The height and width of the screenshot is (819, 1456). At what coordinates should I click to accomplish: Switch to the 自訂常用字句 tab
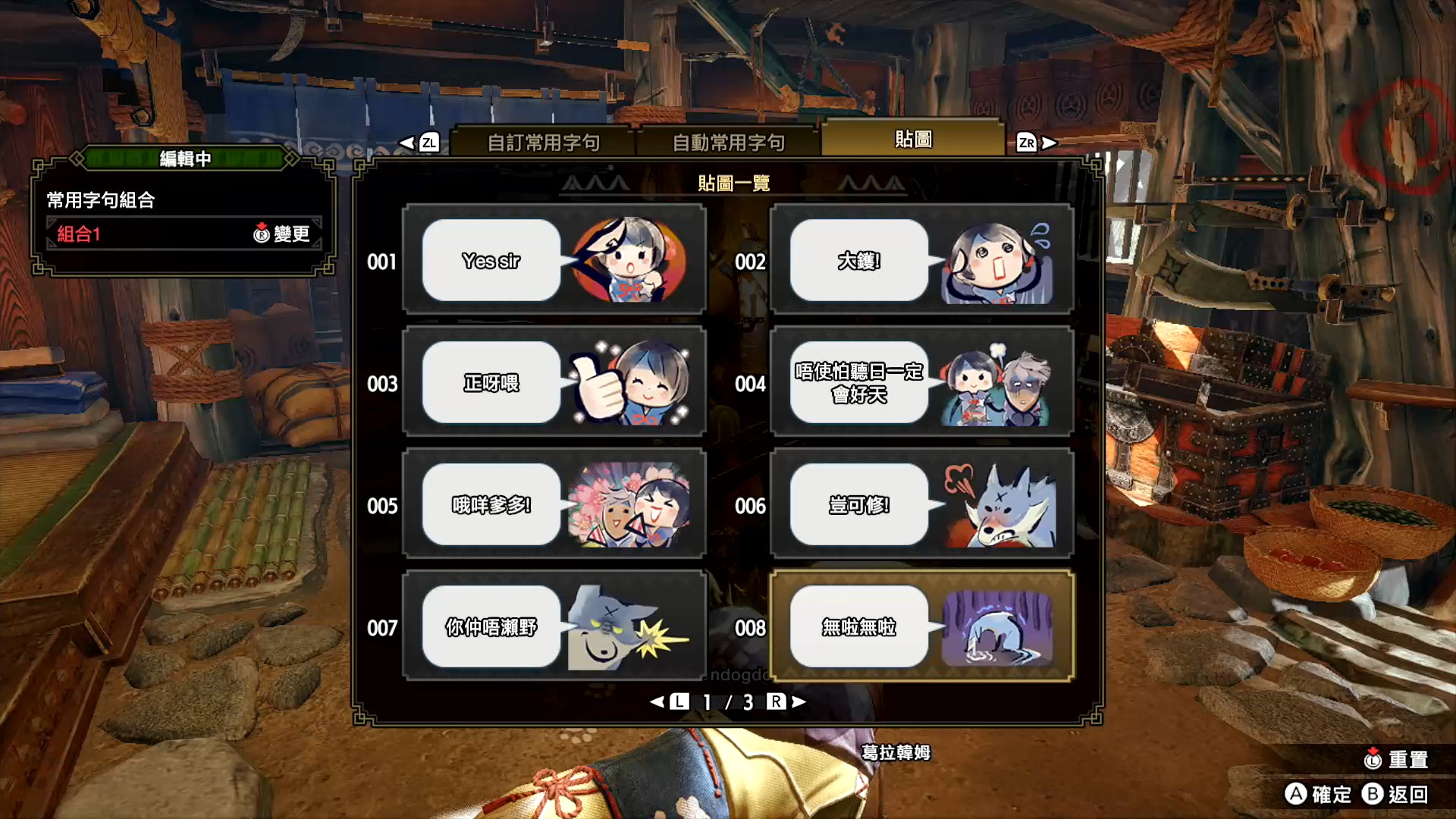pyautogui.click(x=543, y=142)
